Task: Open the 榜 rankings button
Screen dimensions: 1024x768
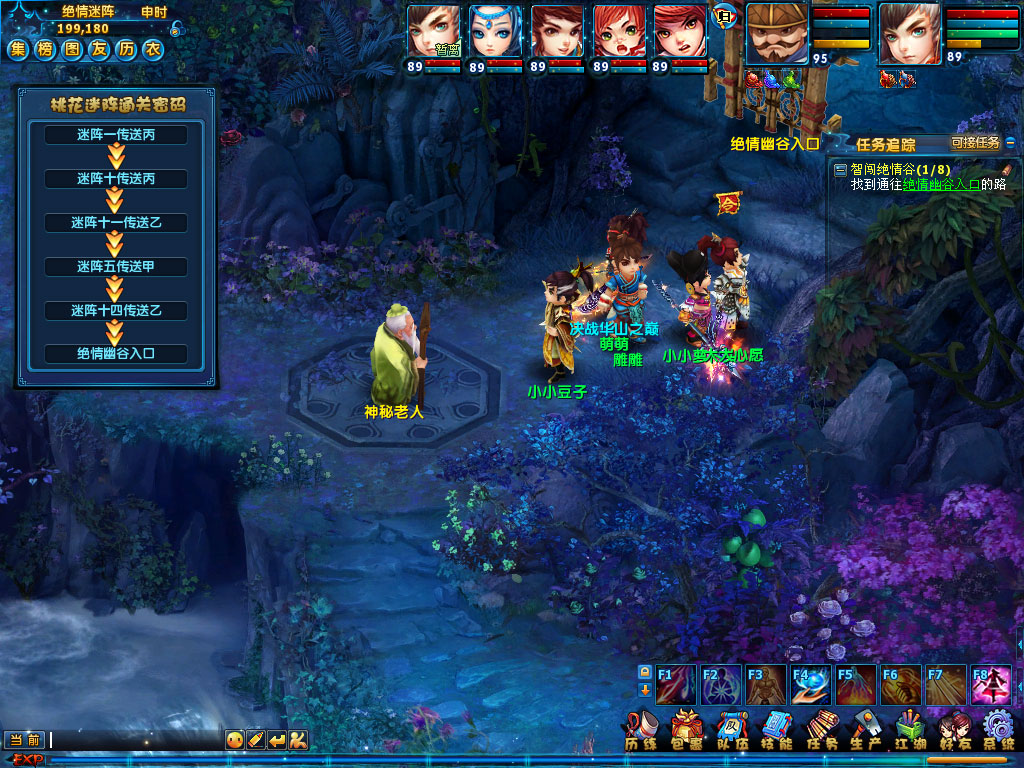Action: (x=45, y=50)
